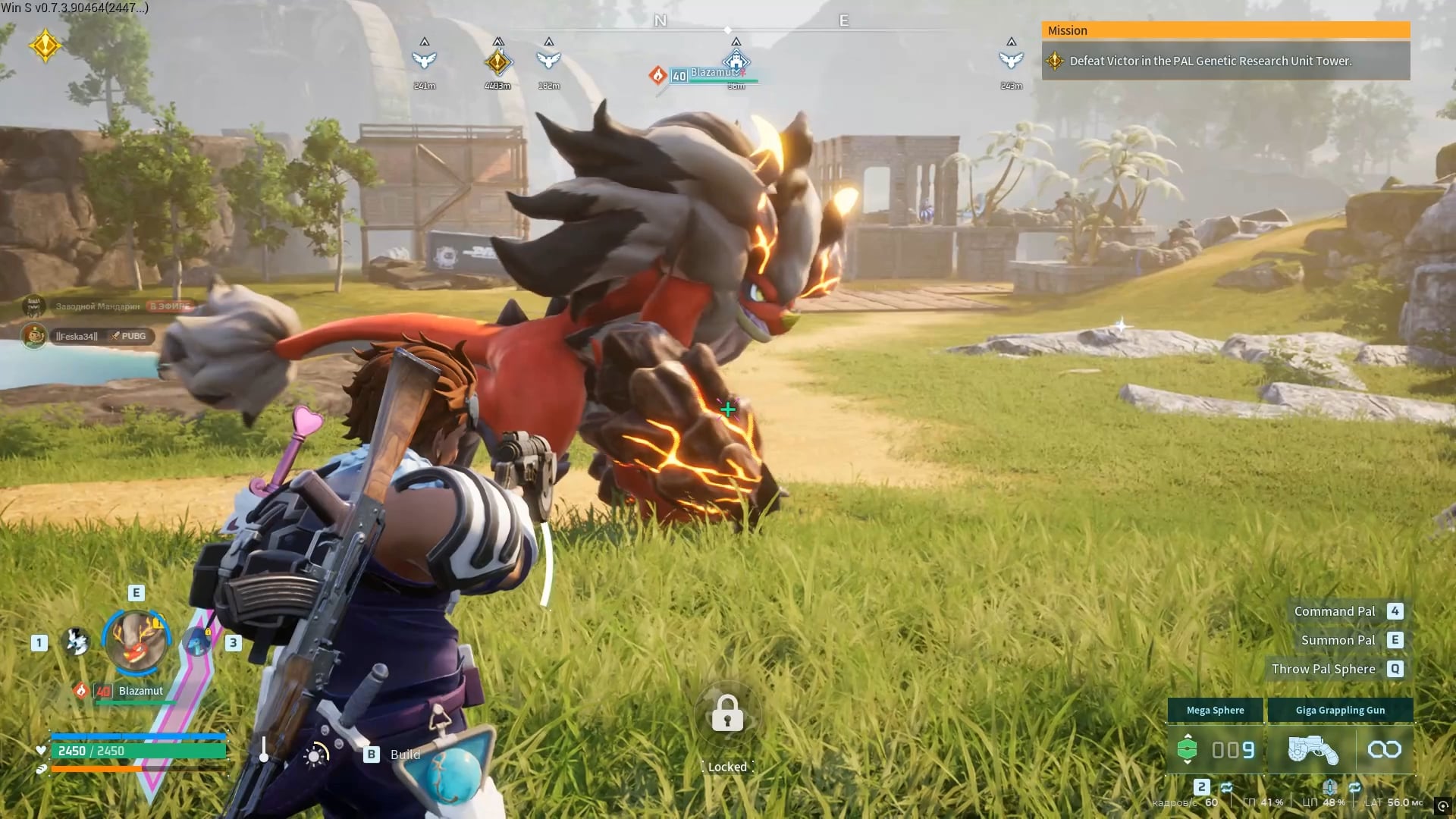Select the compass waypoint showing 182m
The height and width of the screenshot is (819, 1456).
pyautogui.click(x=548, y=60)
